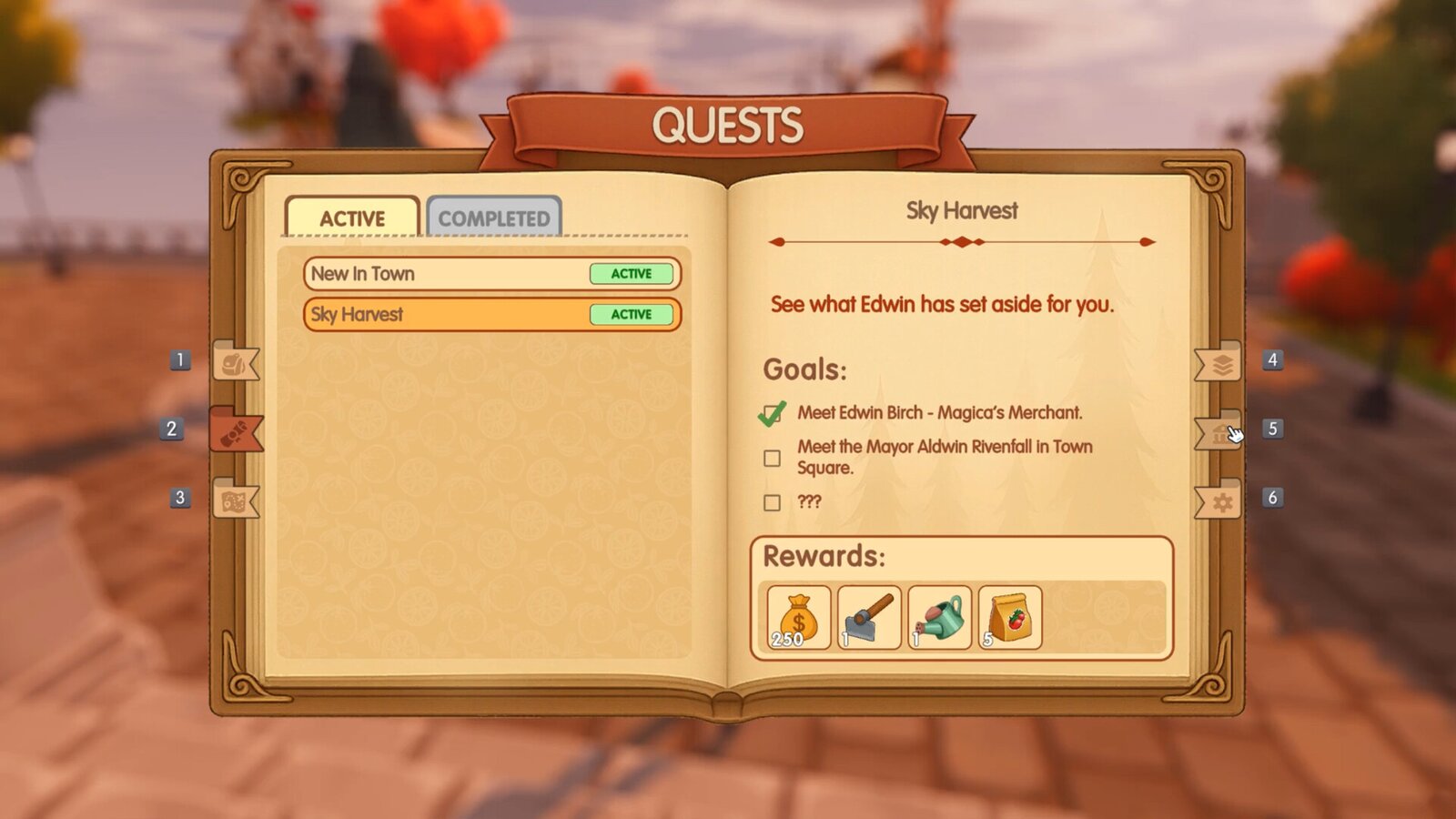Image resolution: width=1456 pixels, height=819 pixels.
Task: Click the green watering can reward
Action: tap(940, 618)
